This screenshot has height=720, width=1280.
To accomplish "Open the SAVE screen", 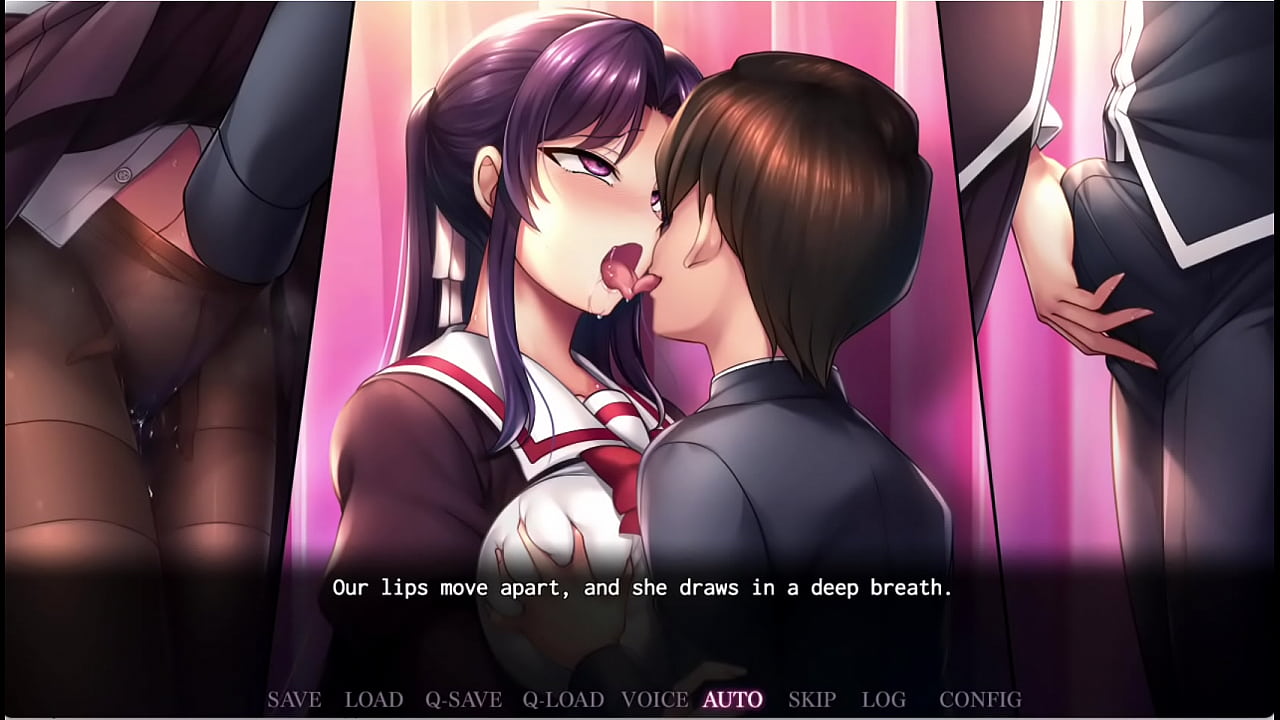I will [293, 700].
